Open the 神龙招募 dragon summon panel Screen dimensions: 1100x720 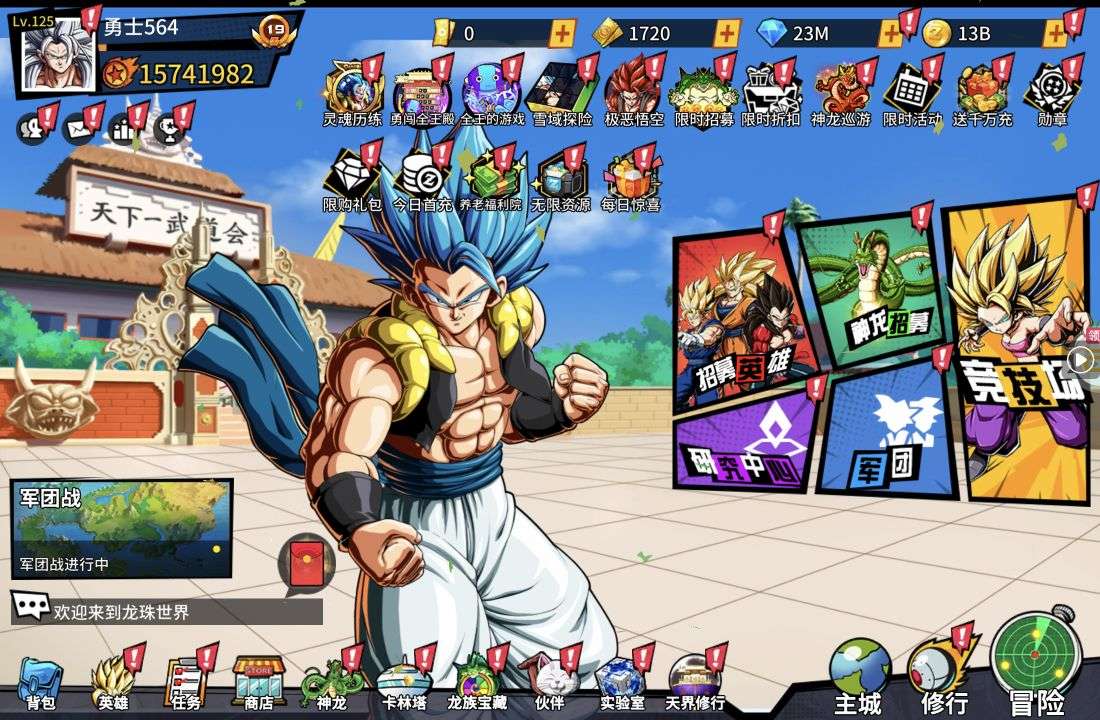pyautogui.click(x=872, y=290)
